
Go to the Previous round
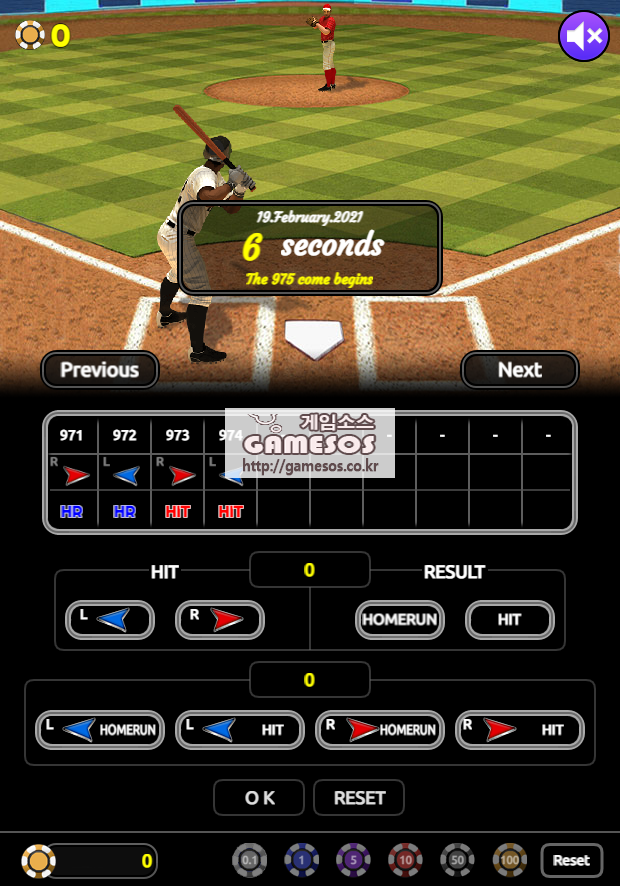point(100,370)
